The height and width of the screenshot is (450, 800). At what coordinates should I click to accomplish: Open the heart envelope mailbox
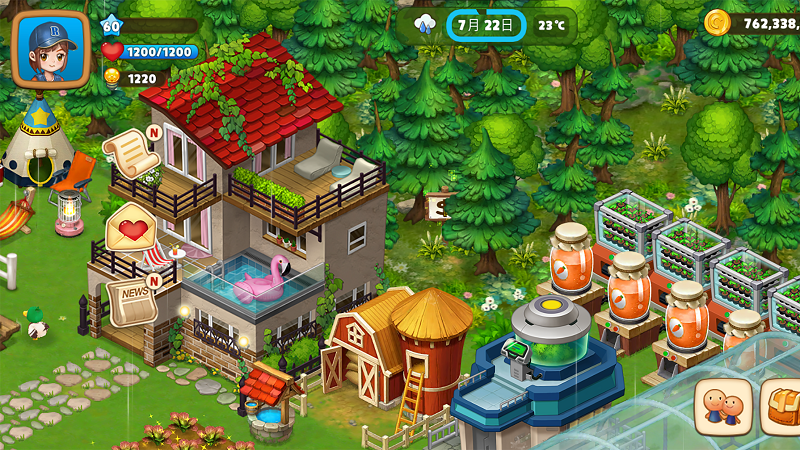point(131,228)
